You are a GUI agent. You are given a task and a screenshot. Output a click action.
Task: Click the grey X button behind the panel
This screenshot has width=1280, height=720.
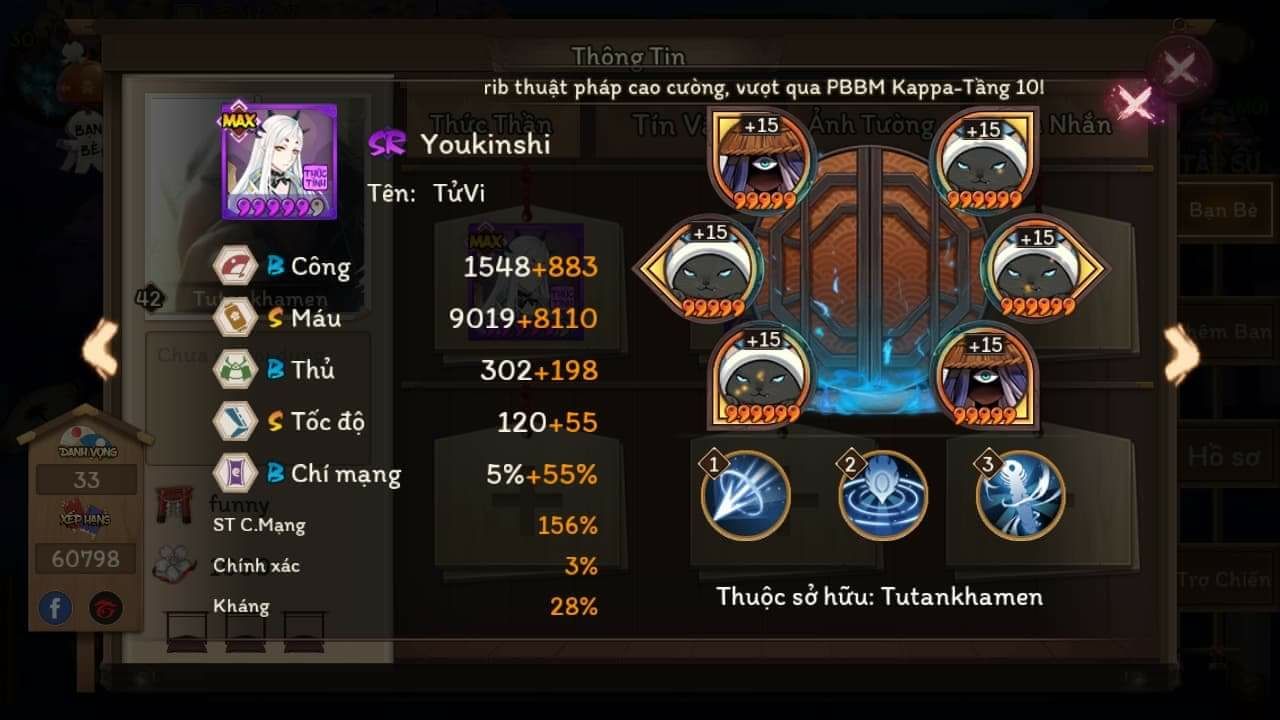point(1180,69)
